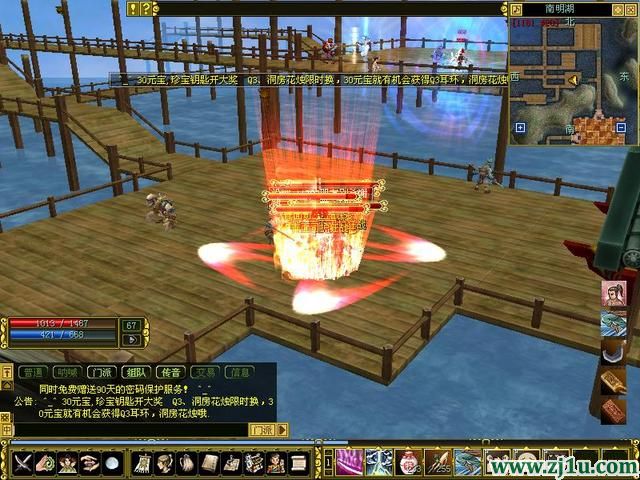Select the character portrait icon on right side
This screenshot has height=480, width=640.
[x=613, y=295]
